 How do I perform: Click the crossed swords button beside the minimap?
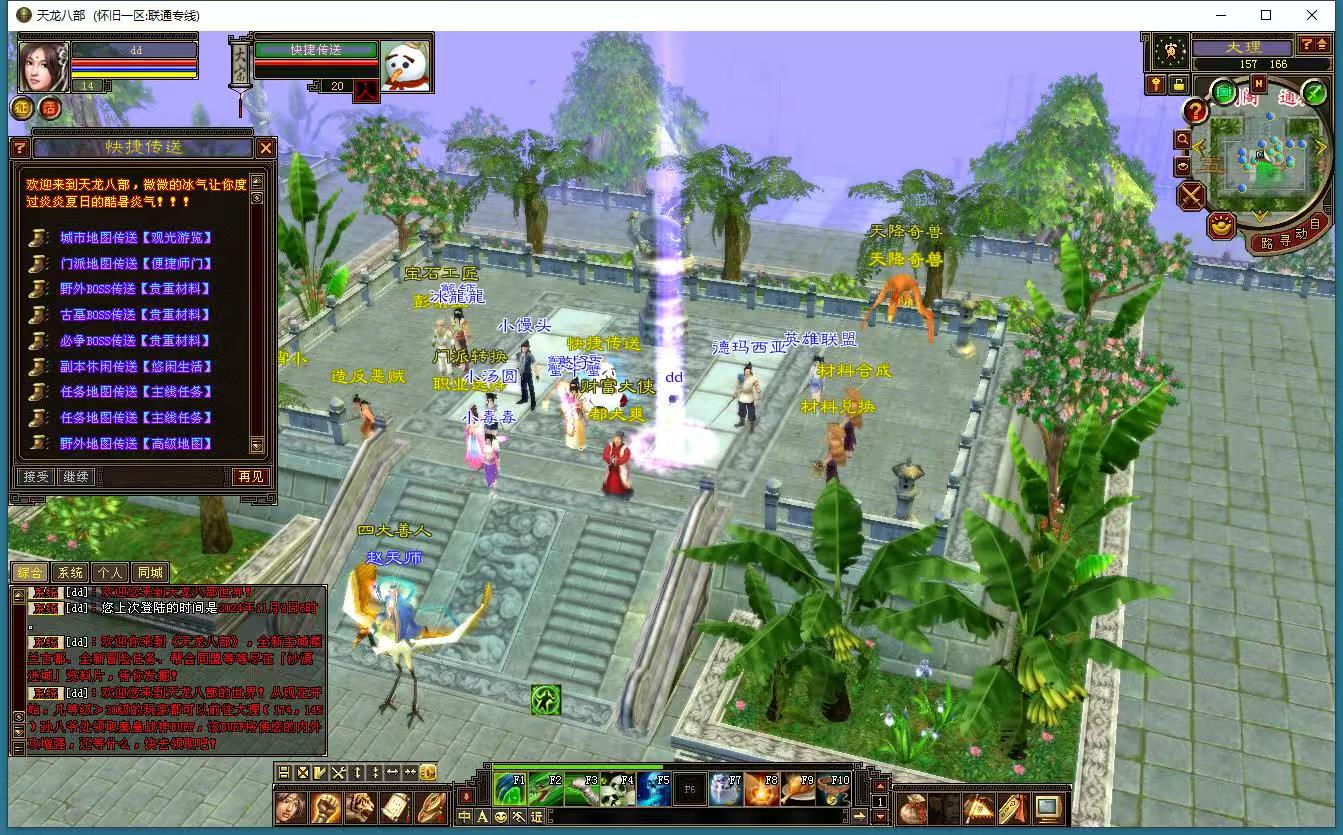(1190, 195)
